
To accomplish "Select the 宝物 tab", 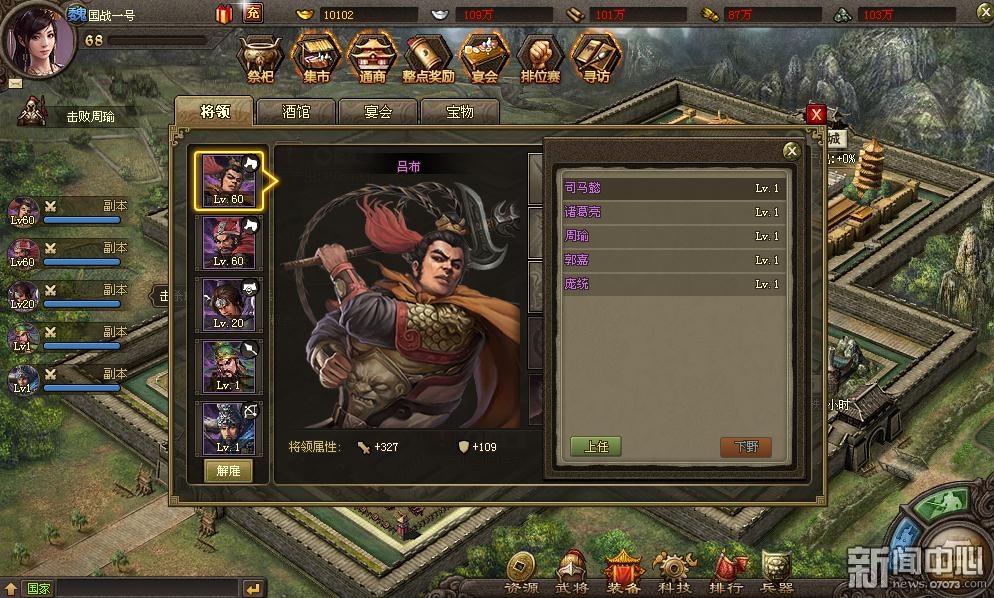I will [x=459, y=111].
